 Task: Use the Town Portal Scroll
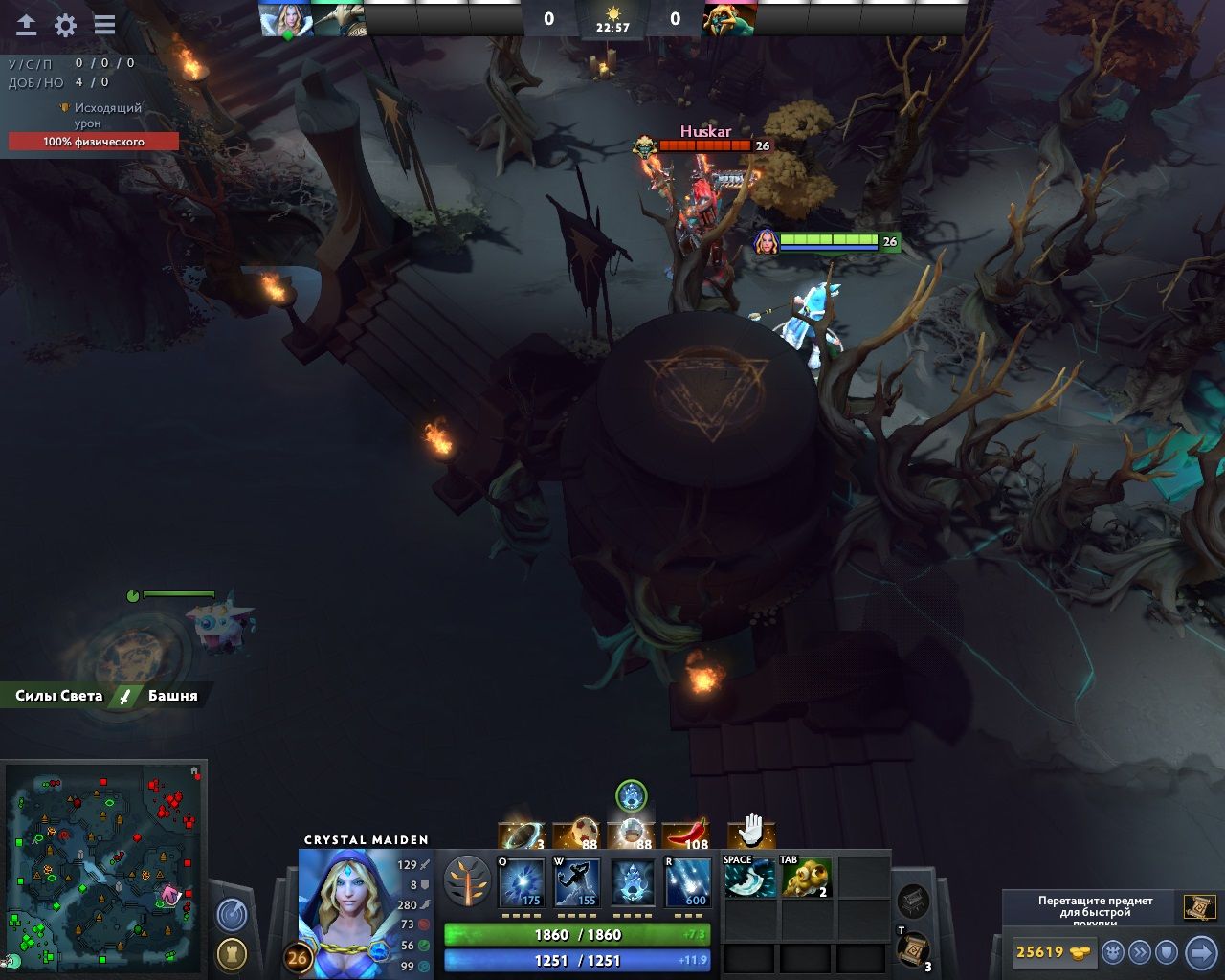[913, 948]
